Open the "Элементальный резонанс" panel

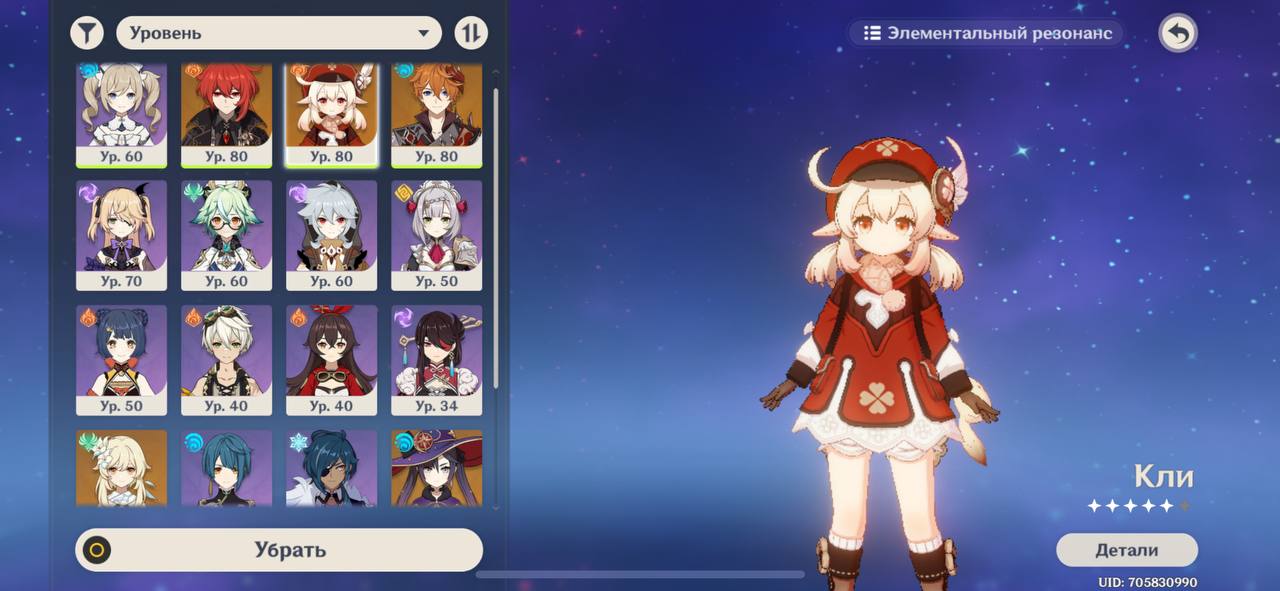(x=987, y=33)
